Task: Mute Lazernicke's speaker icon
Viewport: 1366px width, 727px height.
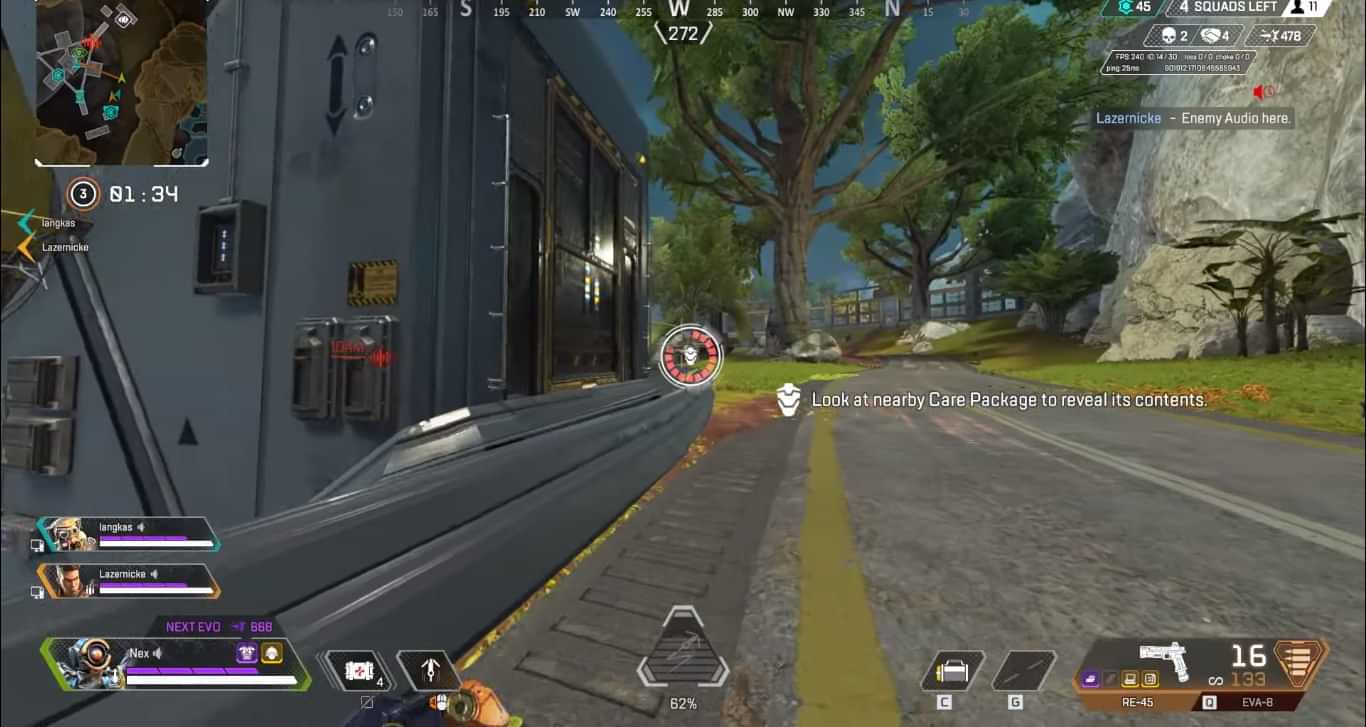Action: tap(155, 575)
